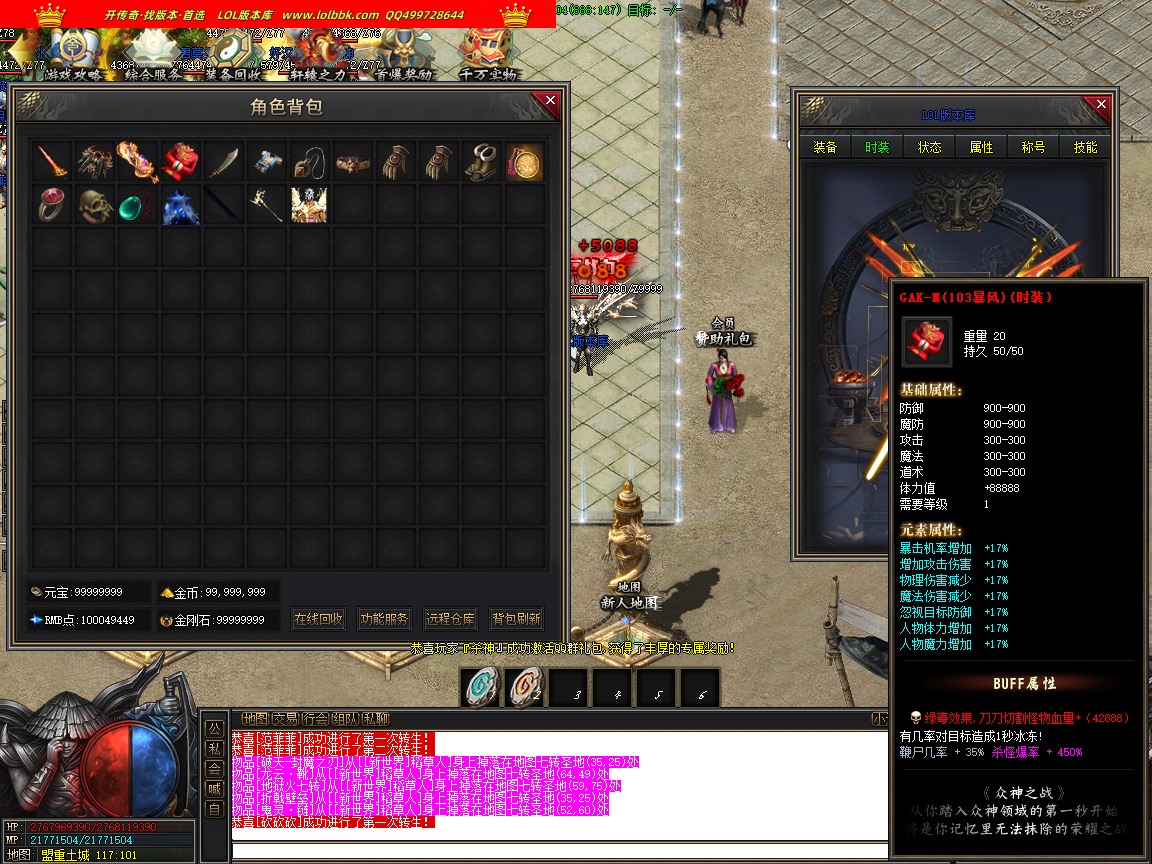Select the golden winged warrior item
The height and width of the screenshot is (864, 1152).
[x=310, y=205]
